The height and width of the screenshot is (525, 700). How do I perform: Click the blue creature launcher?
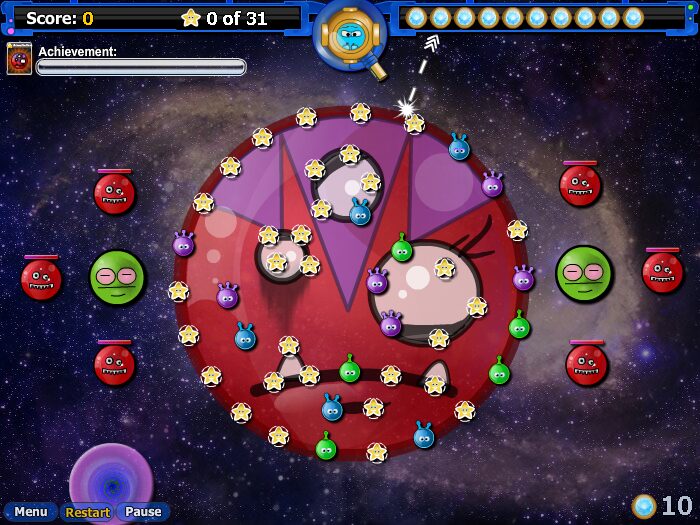point(349,36)
